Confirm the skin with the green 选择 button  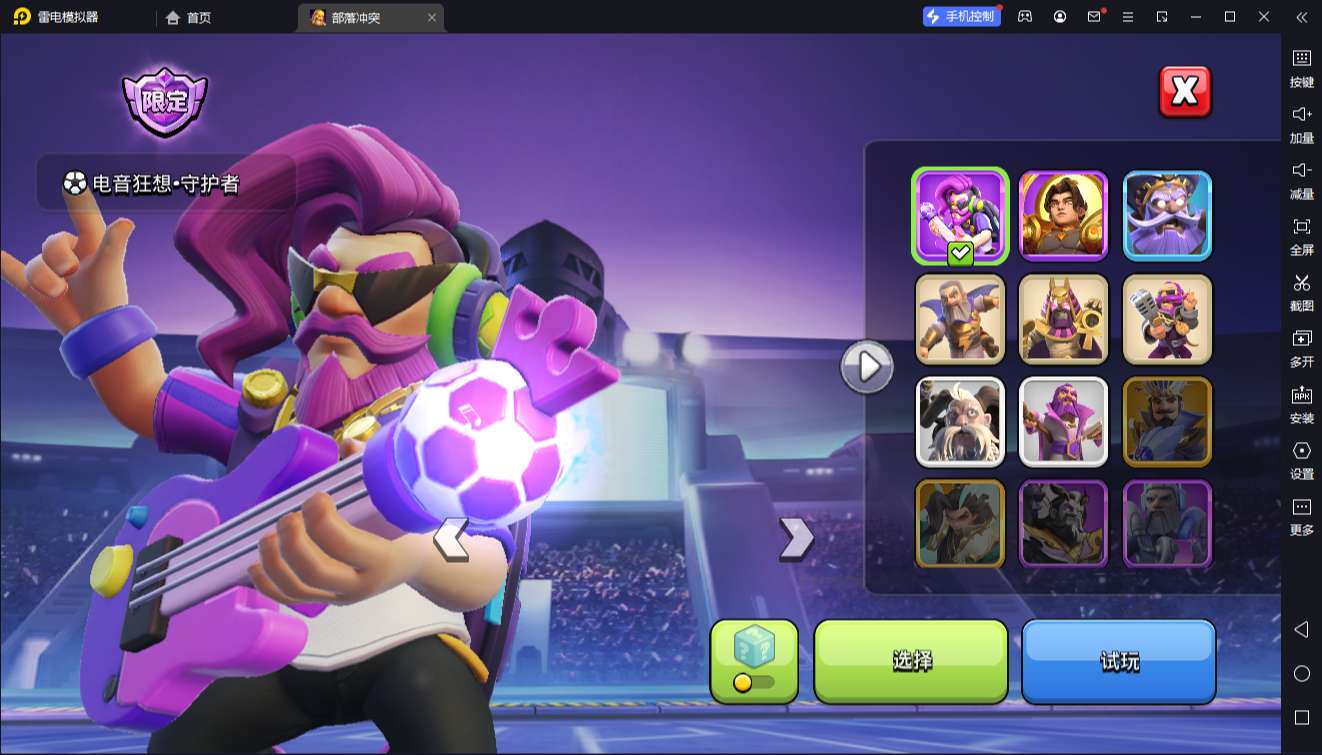[911, 660]
